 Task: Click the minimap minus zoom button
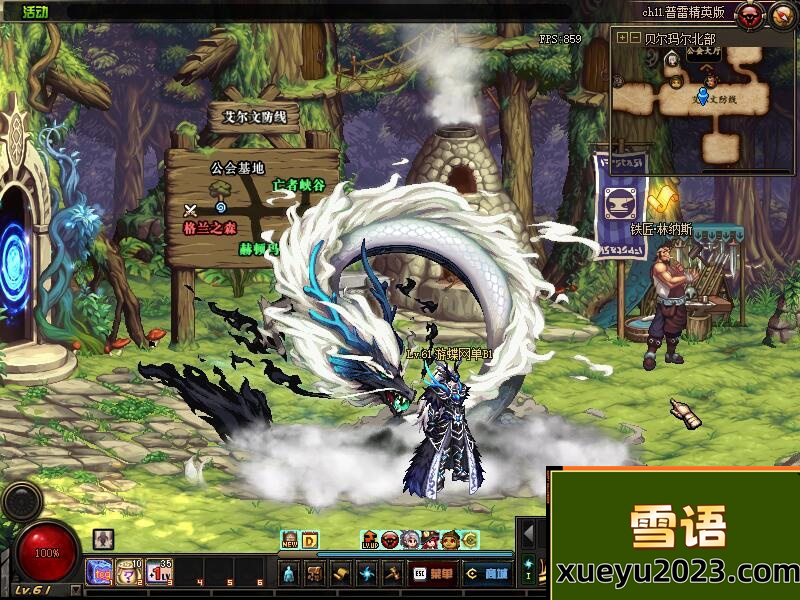pyautogui.click(x=635, y=37)
